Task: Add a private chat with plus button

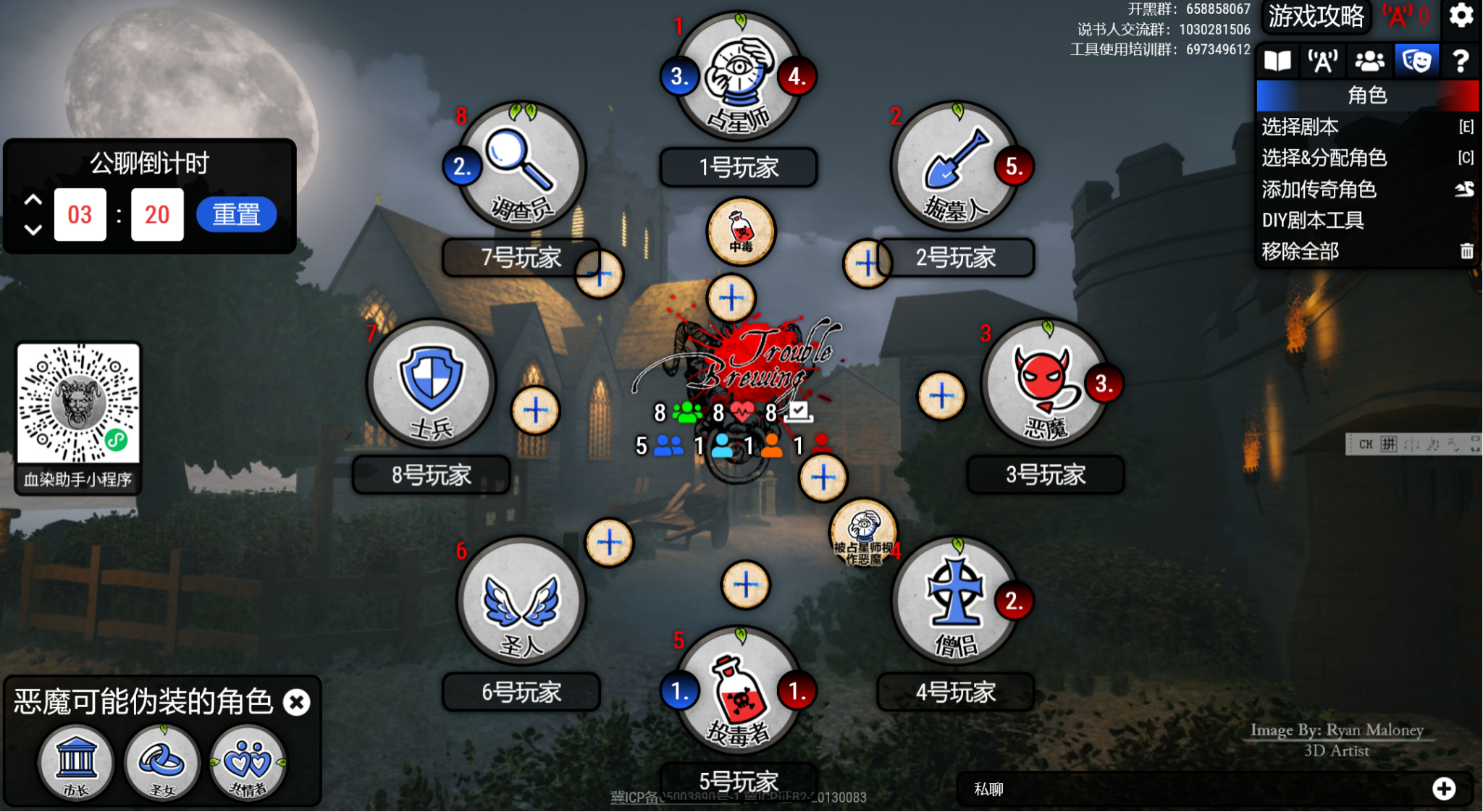Action: point(1444,789)
